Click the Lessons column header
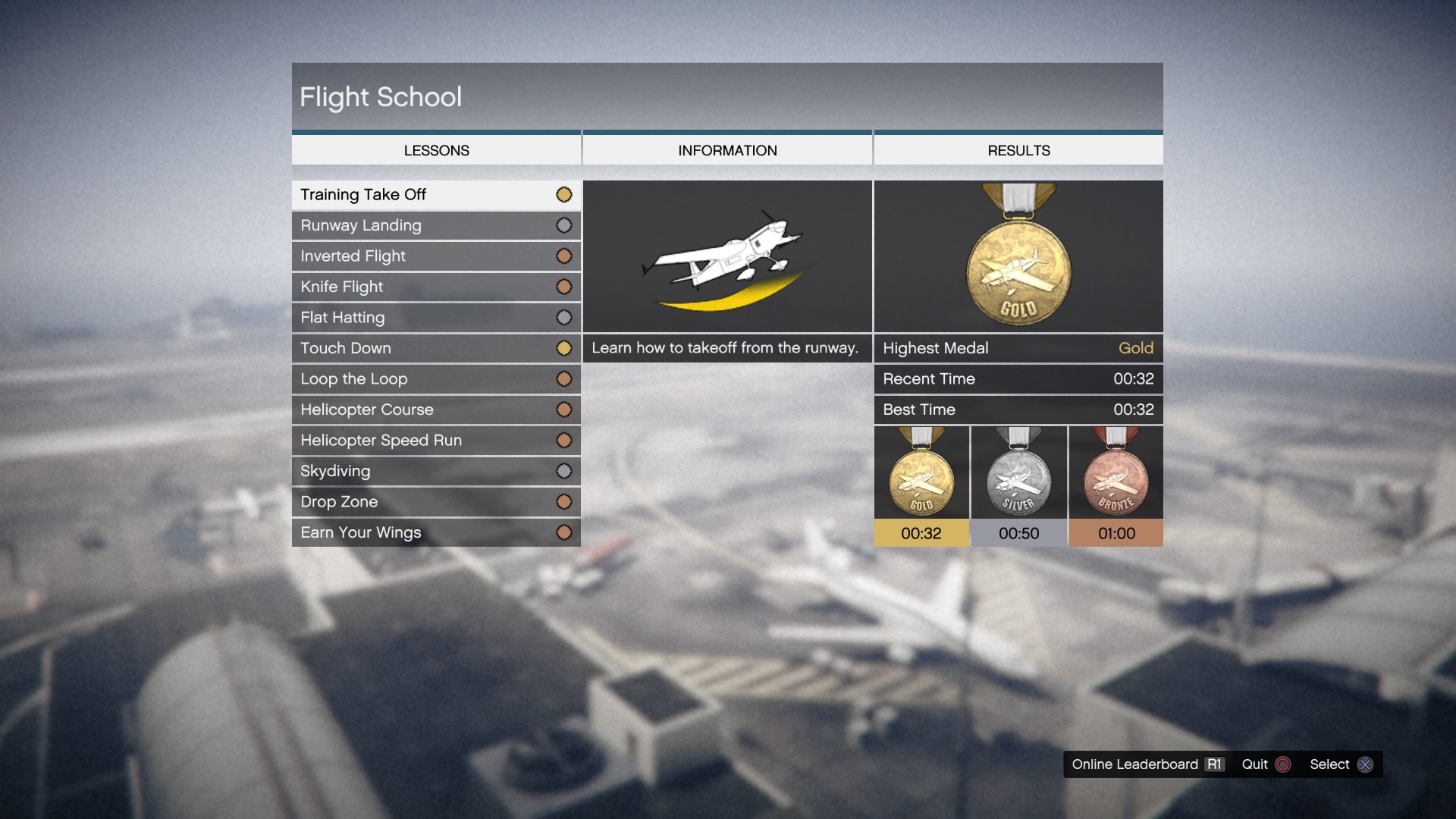 pos(436,150)
